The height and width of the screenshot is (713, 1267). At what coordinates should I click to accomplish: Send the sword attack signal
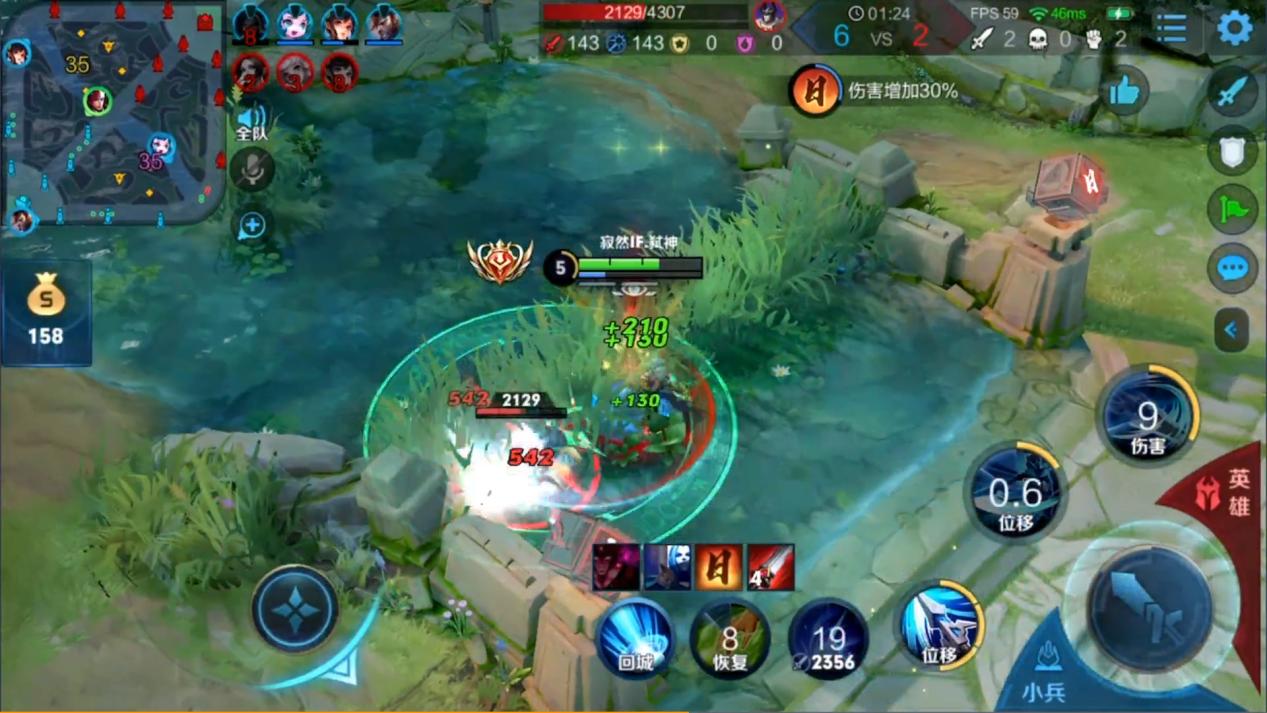1234,93
